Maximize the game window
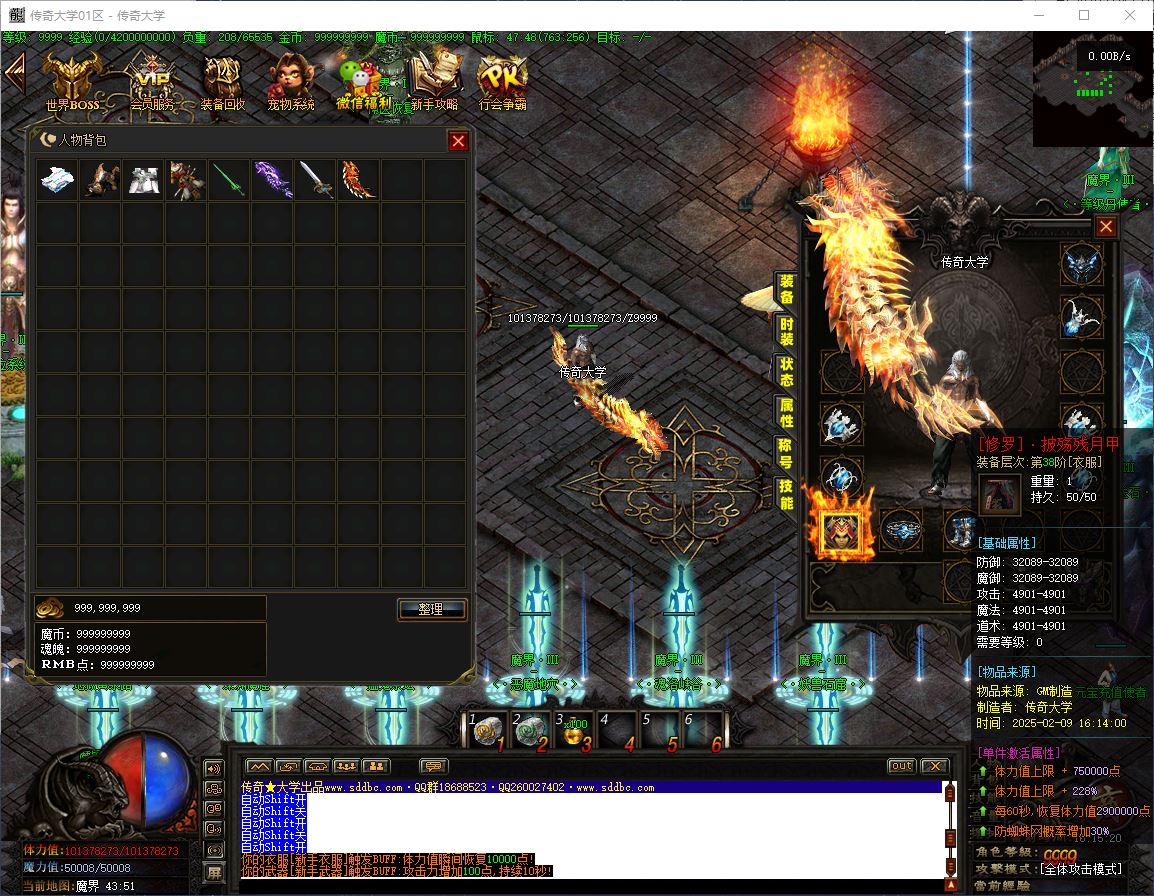The width and height of the screenshot is (1154, 896). coord(1084,15)
